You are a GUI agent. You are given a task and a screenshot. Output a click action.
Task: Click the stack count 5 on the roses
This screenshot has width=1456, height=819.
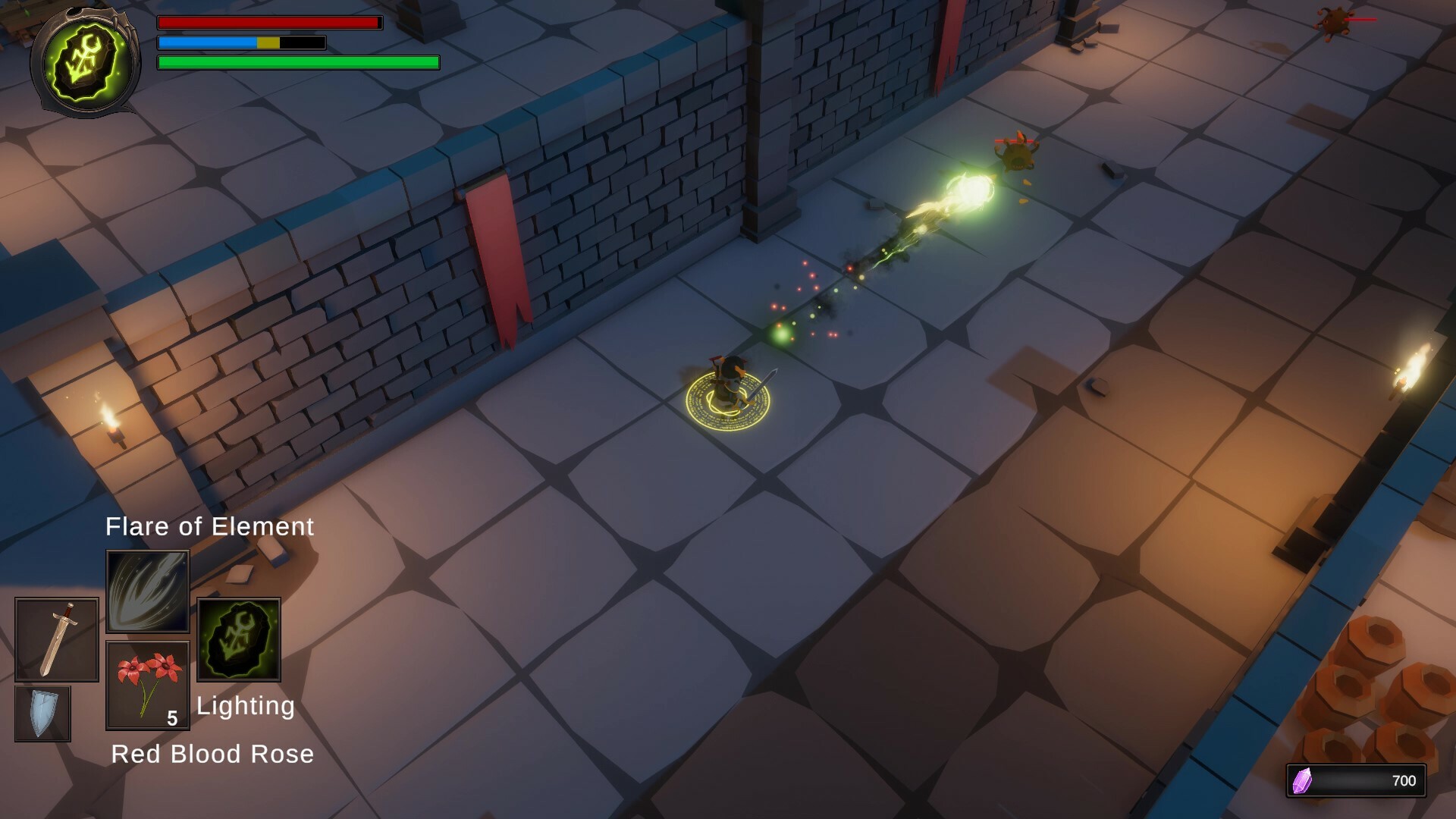click(x=172, y=716)
